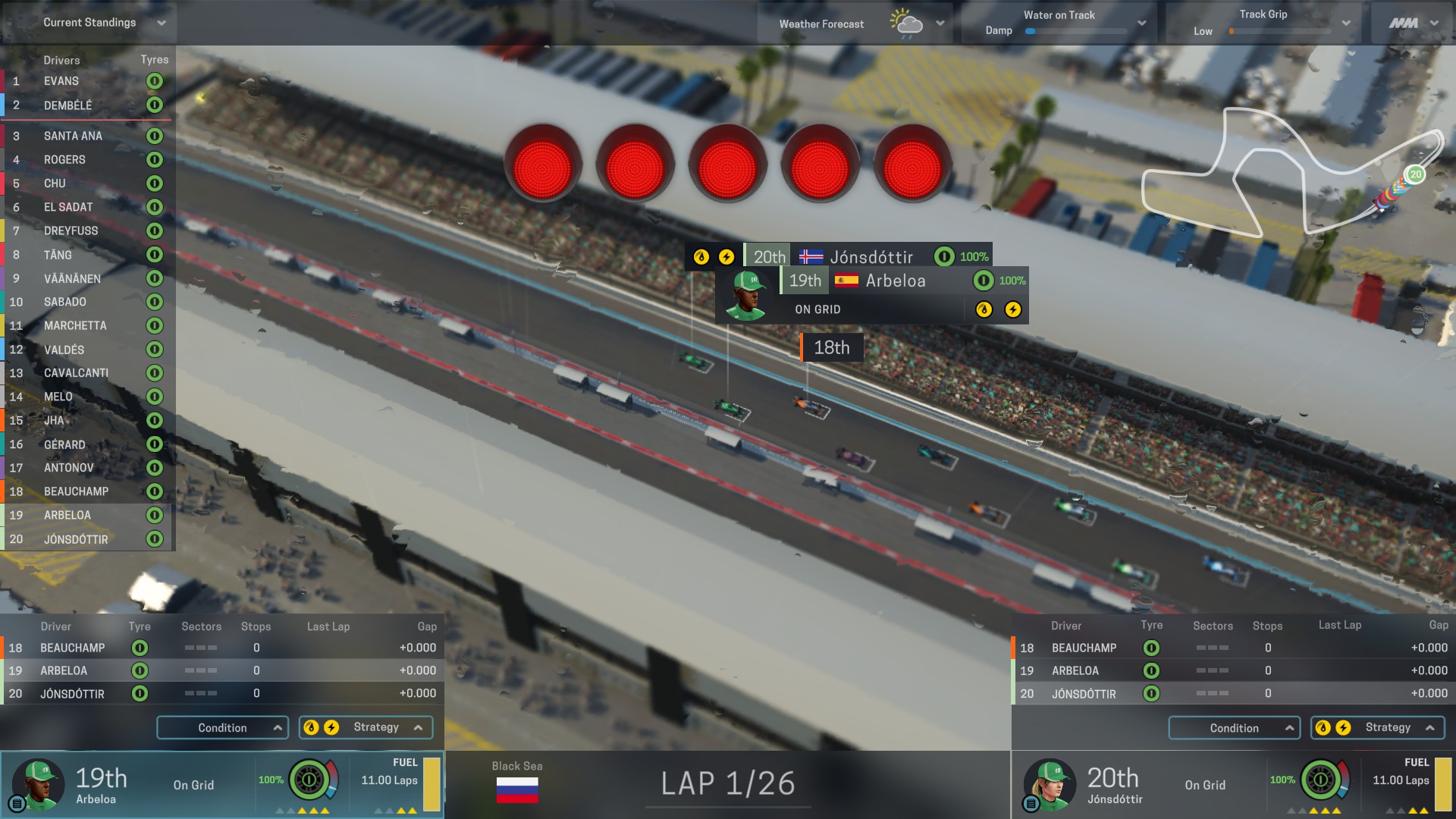Image resolution: width=1456 pixels, height=819 pixels.
Task: Open Arbeloa's Condition panel
Action: click(222, 728)
